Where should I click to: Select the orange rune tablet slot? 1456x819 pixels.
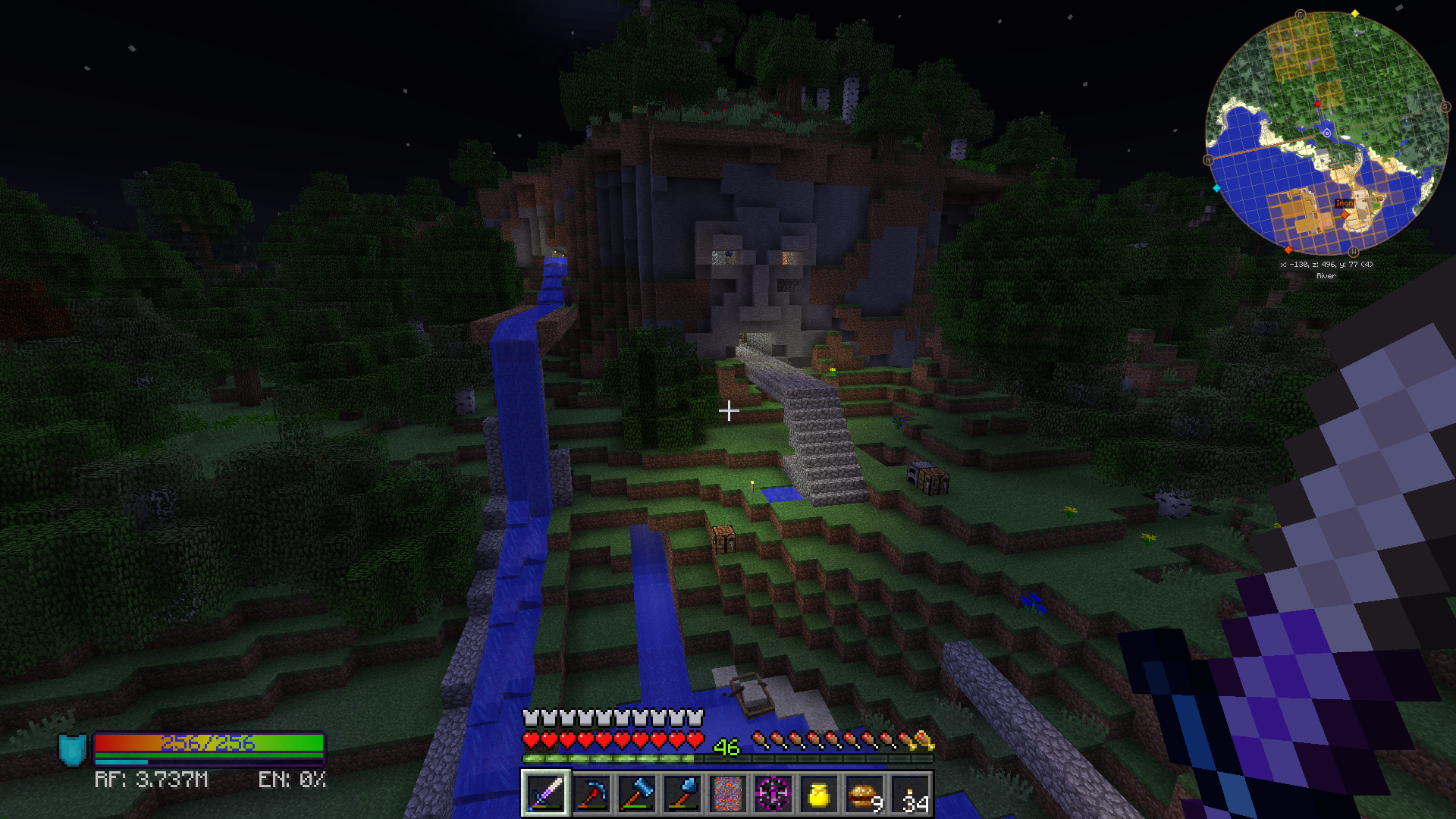coord(728,794)
